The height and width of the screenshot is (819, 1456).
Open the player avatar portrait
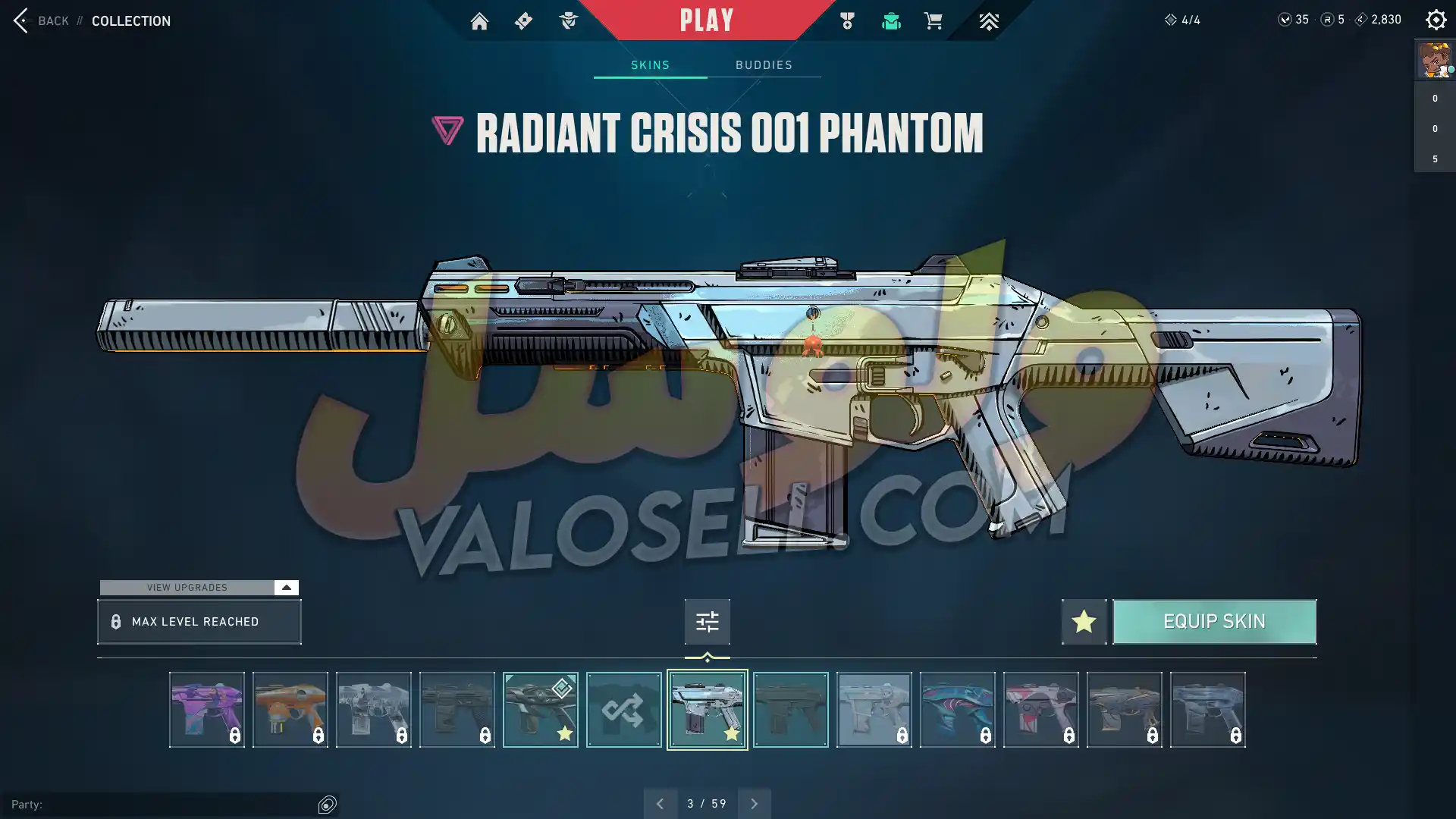click(1434, 60)
